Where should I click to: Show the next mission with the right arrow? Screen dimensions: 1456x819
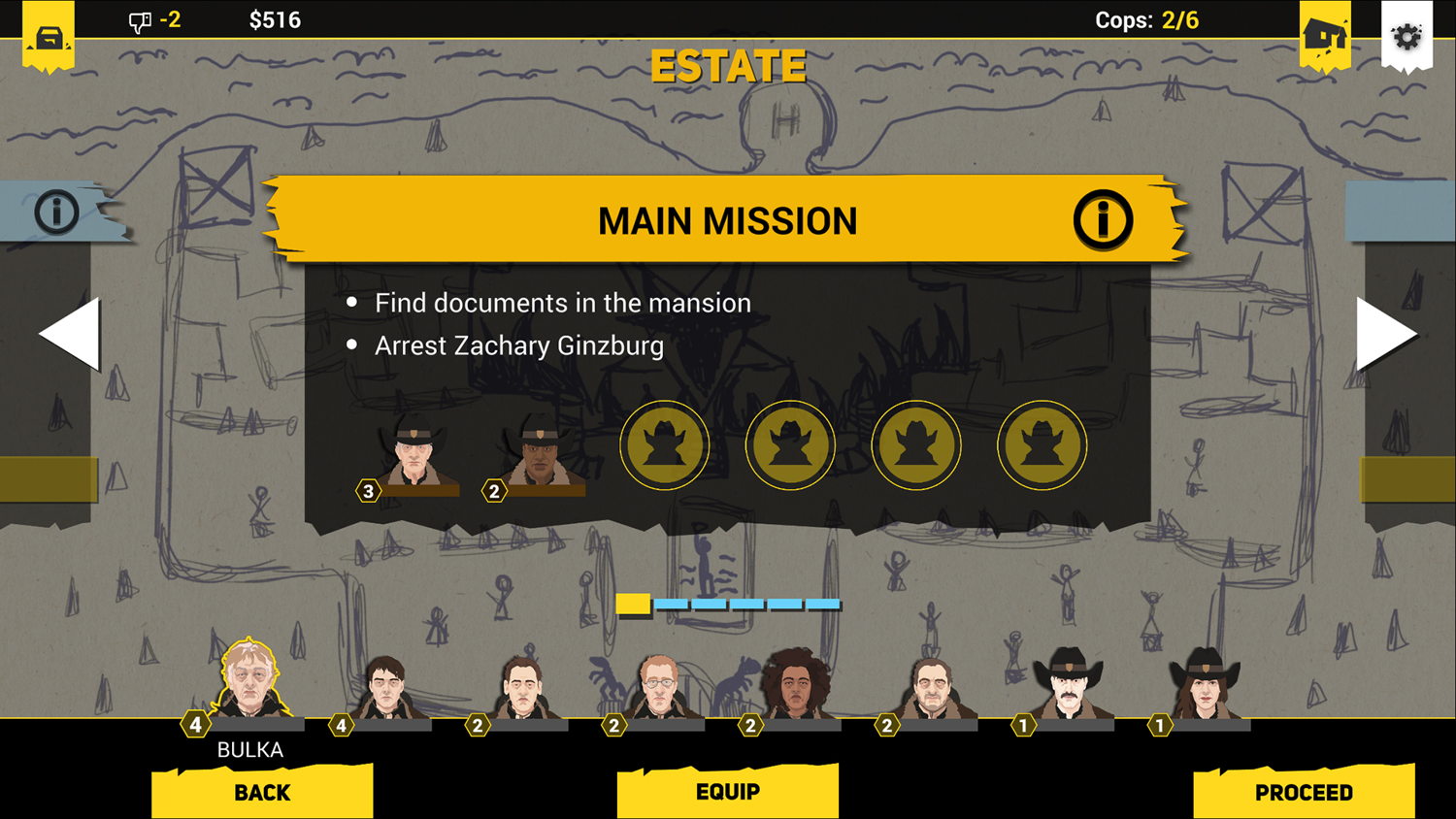(1385, 334)
